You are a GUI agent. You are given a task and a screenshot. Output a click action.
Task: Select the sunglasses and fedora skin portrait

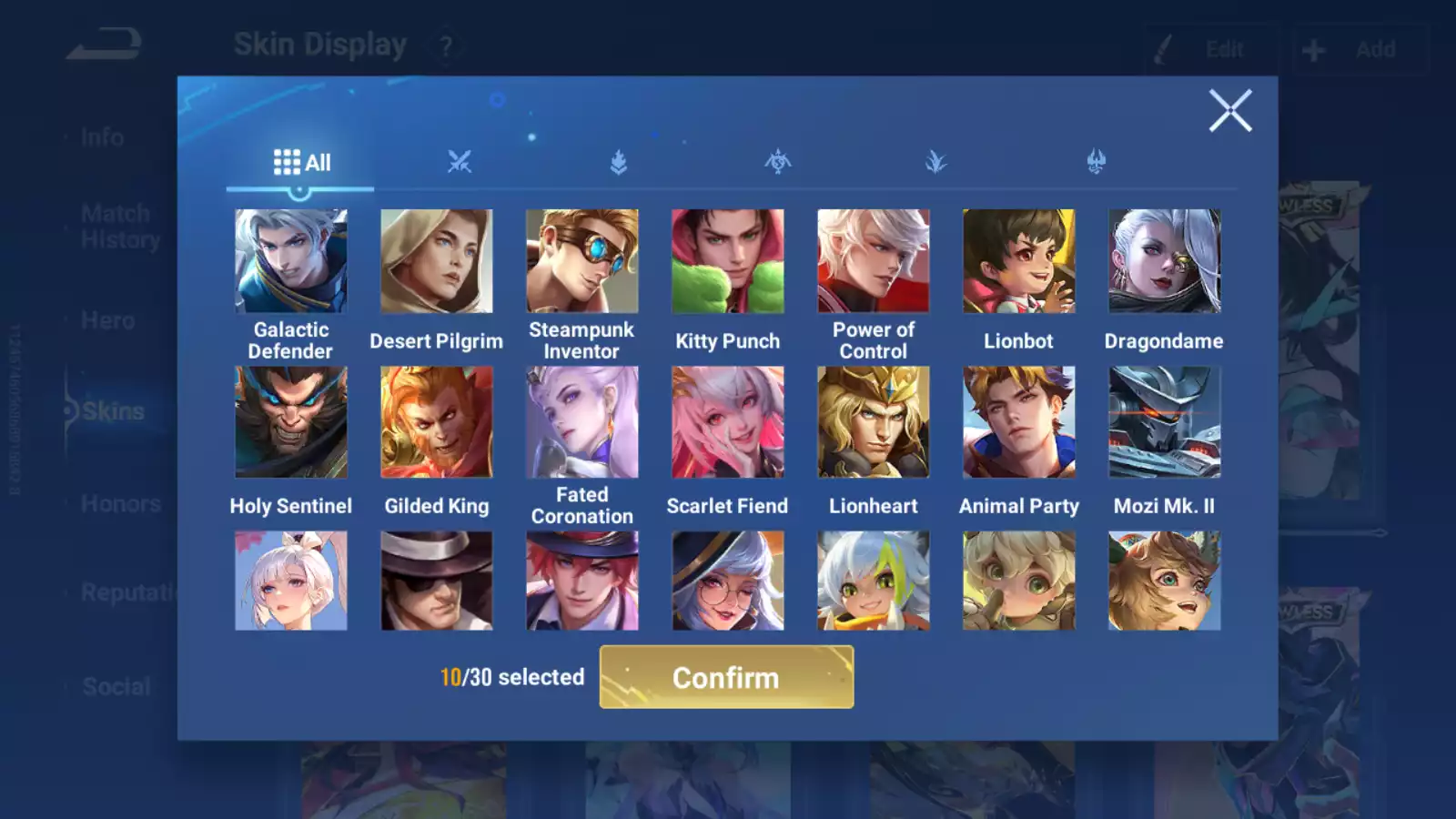pos(437,581)
